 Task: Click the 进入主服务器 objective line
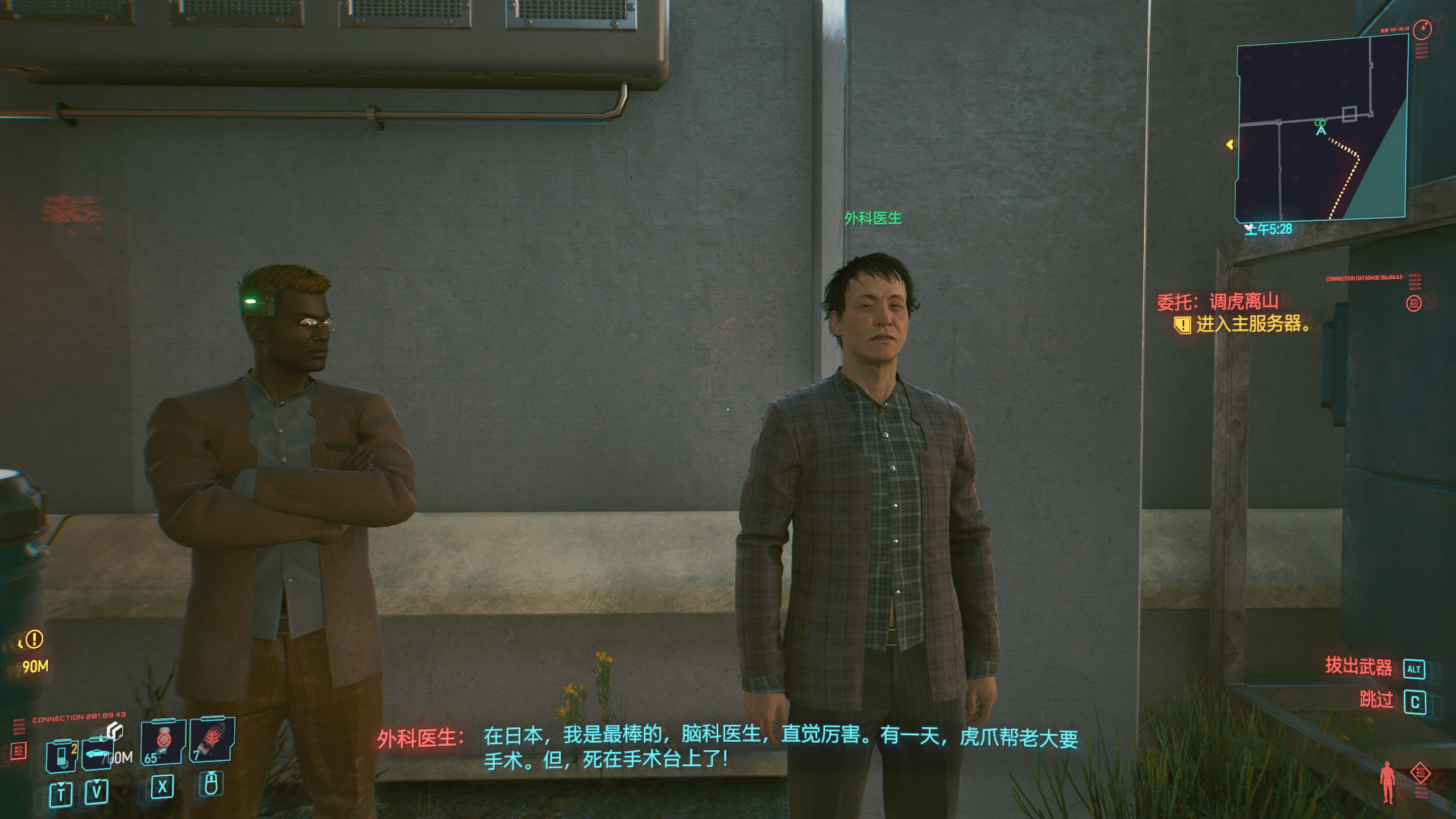(x=1252, y=324)
